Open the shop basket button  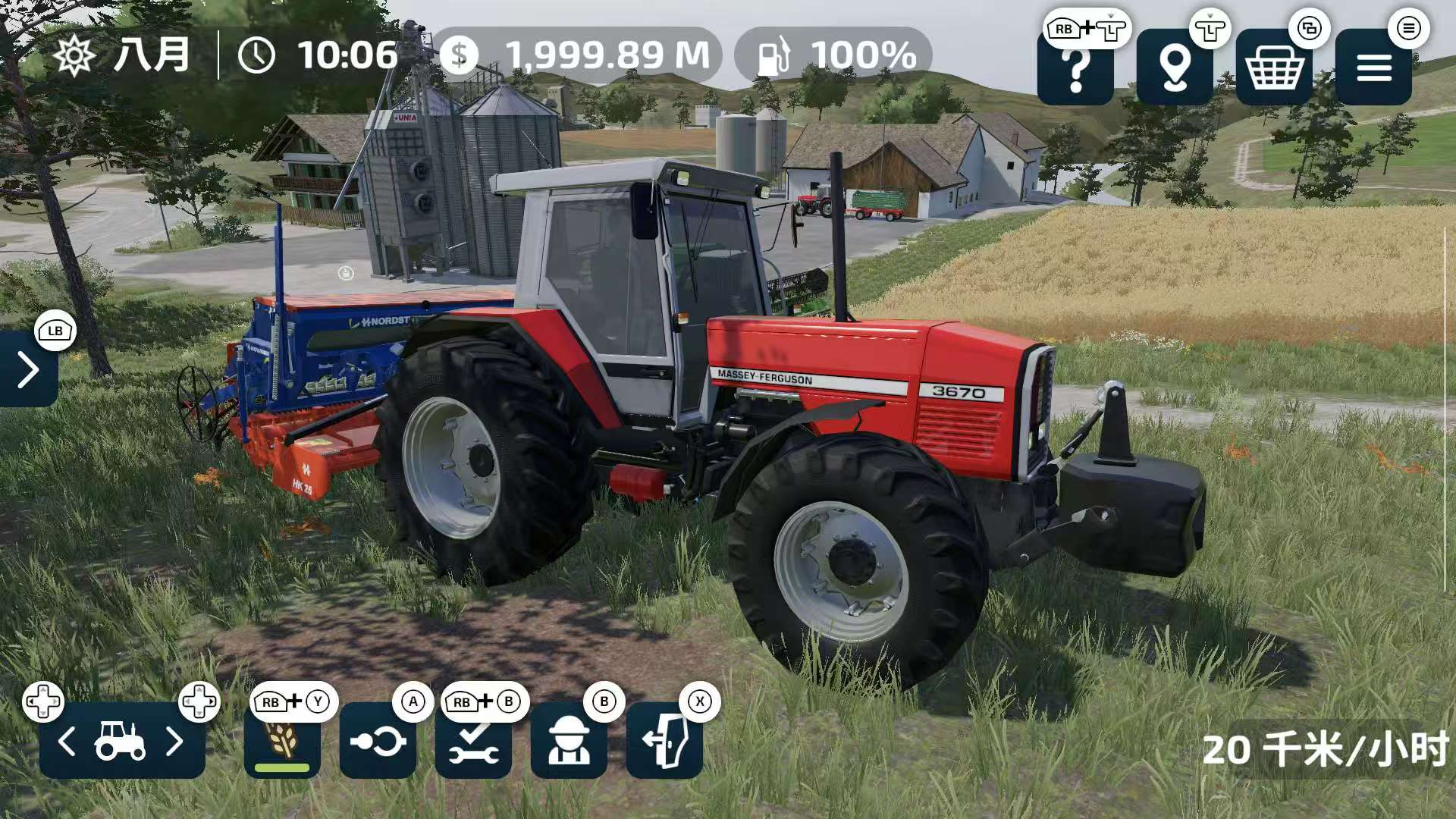[x=1274, y=69]
